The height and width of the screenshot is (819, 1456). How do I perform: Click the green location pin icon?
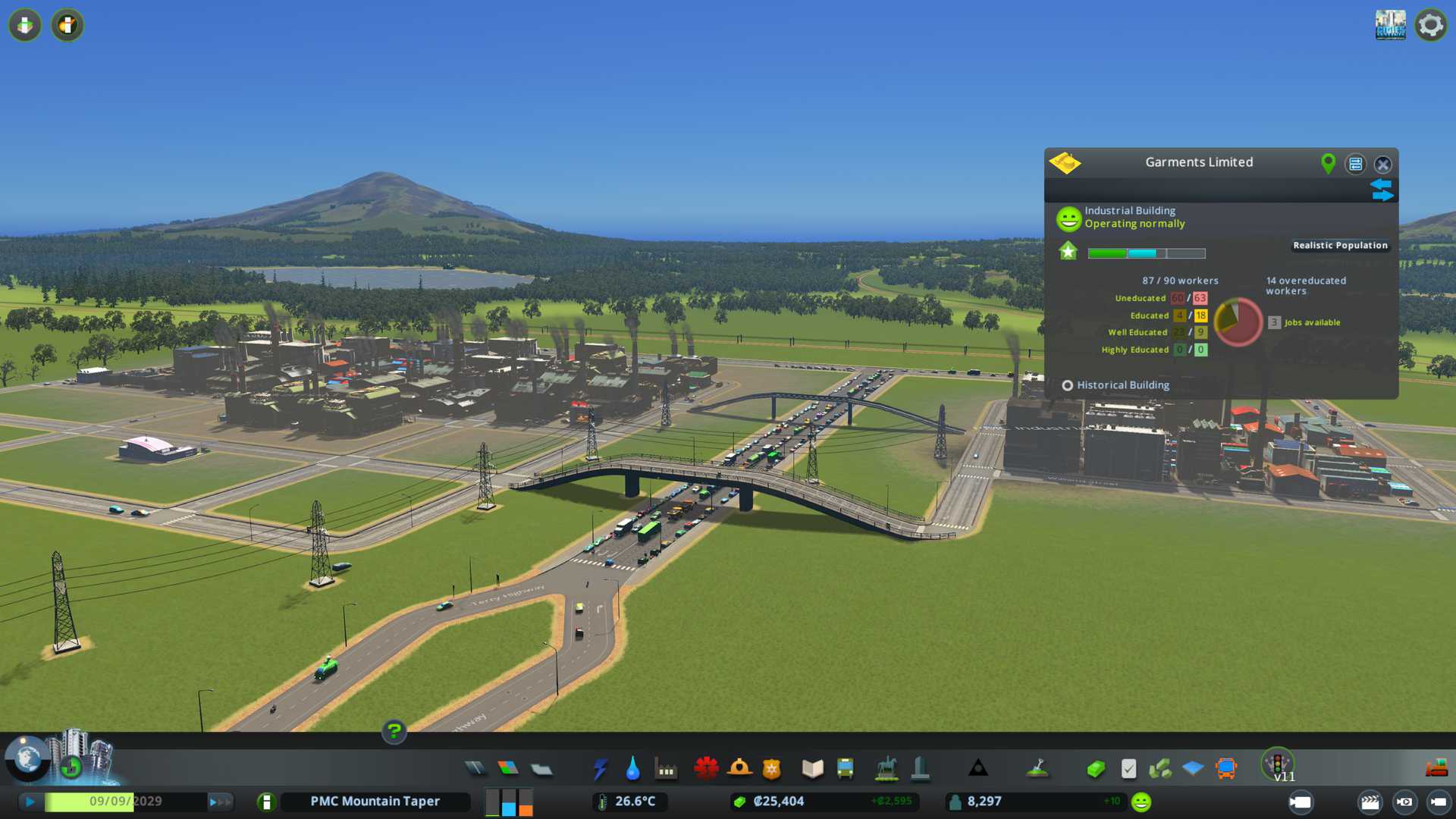click(1328, 163)
